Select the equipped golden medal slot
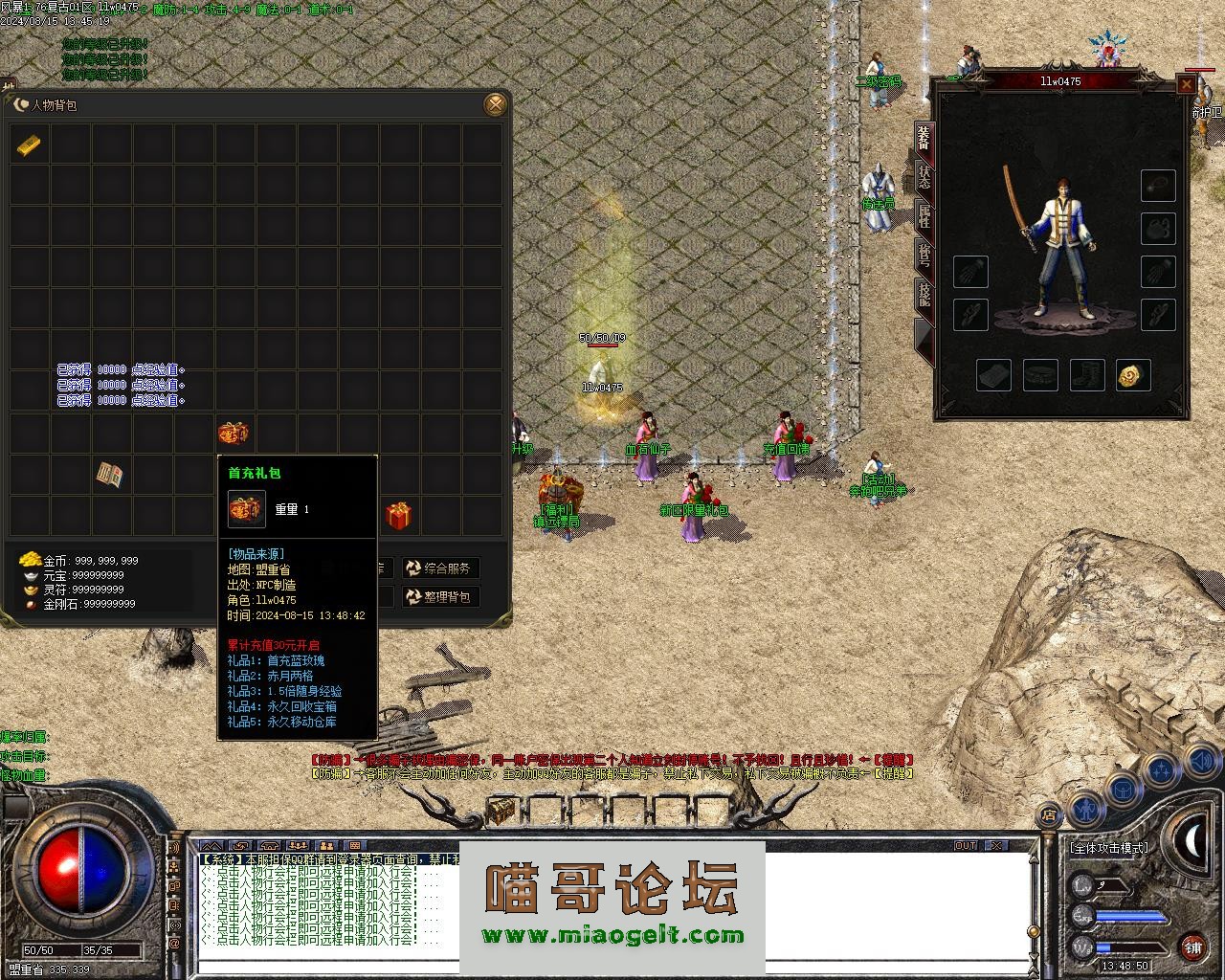Screen dimensions: 1225x980 pyautogui.click(x=1133, y=375)
